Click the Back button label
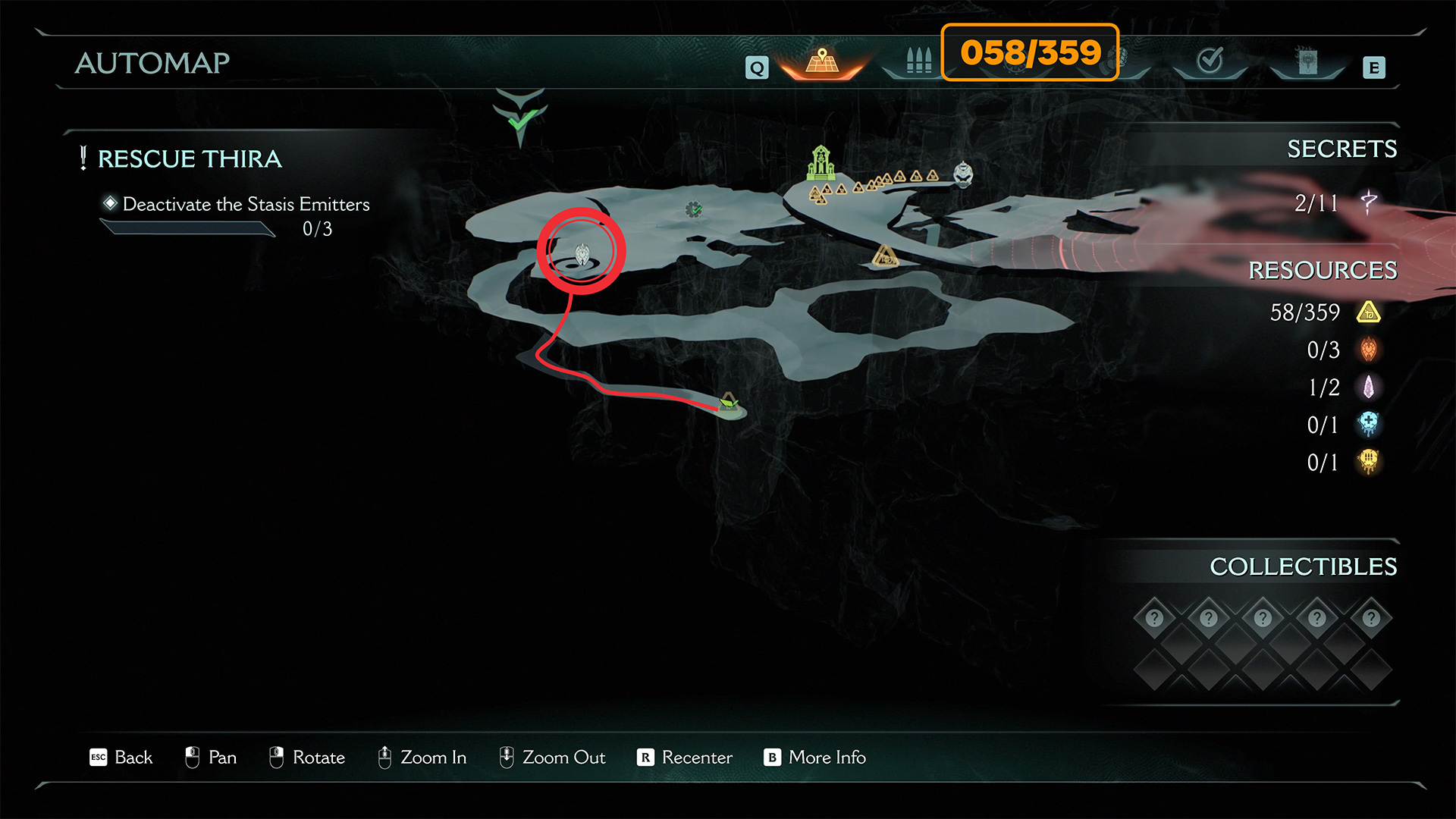 pyautogui.click(x=133, y=758)
